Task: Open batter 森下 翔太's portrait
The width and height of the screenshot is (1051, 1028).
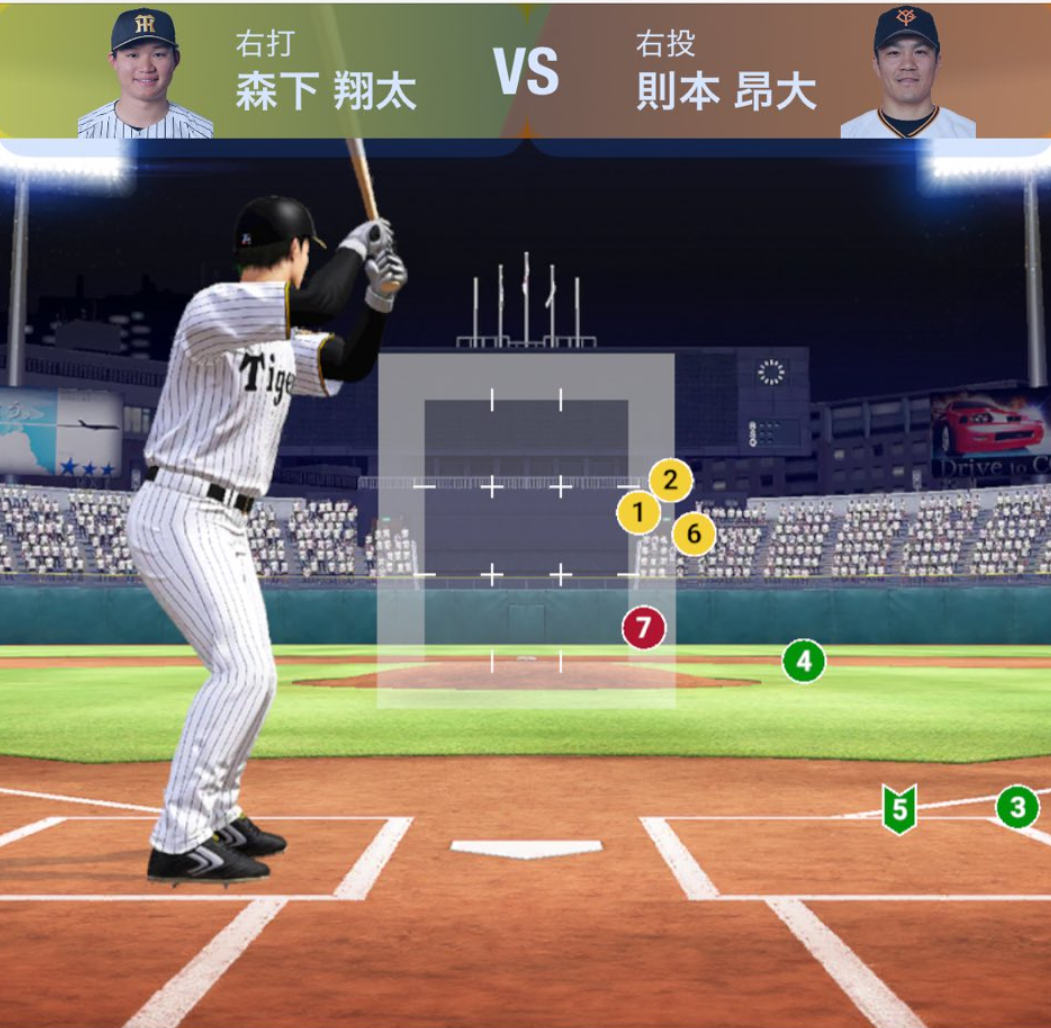Action: click(144, 74)
